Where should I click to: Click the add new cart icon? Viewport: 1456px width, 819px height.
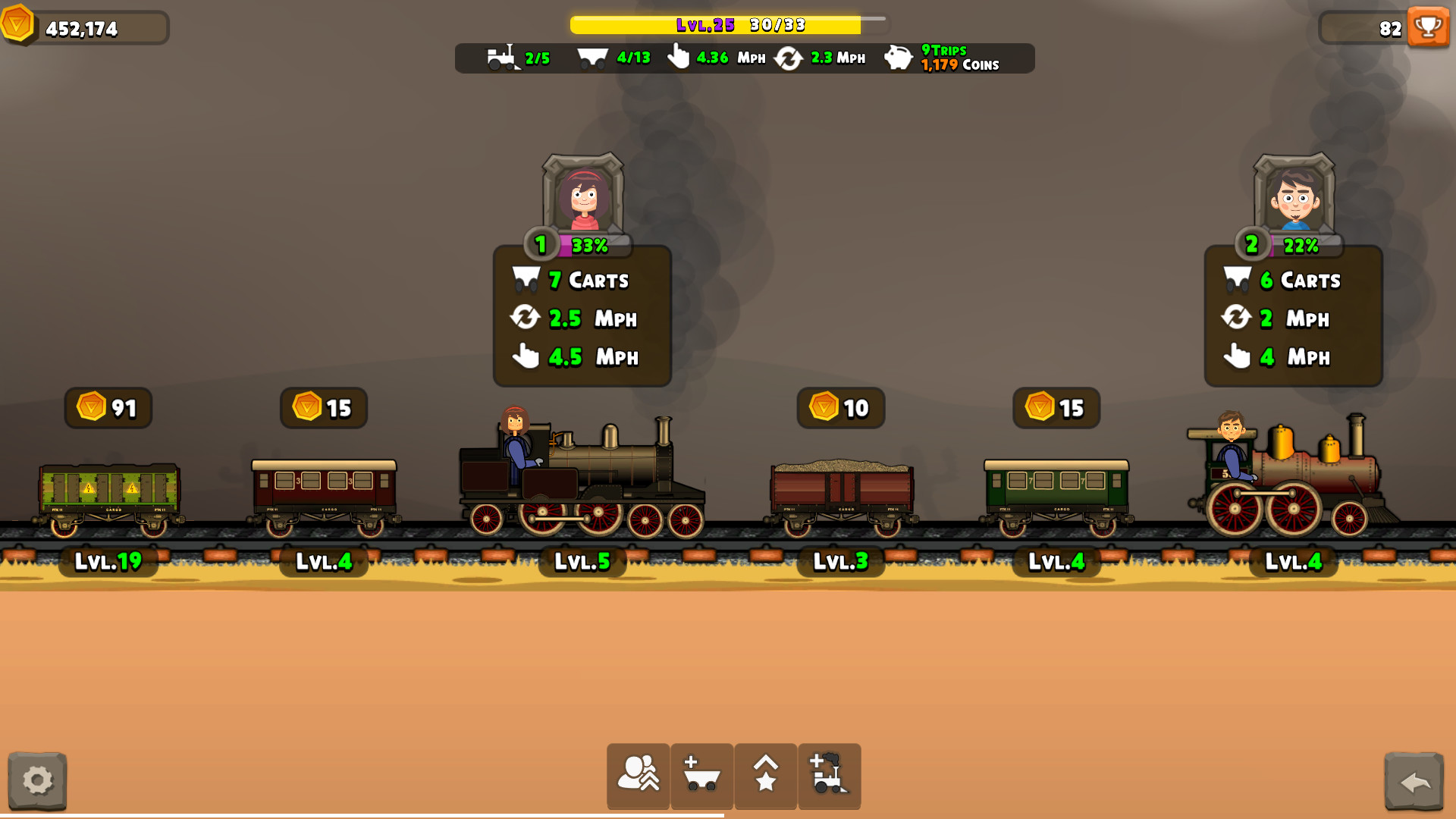pyautogui.click(x=701, y=776)
